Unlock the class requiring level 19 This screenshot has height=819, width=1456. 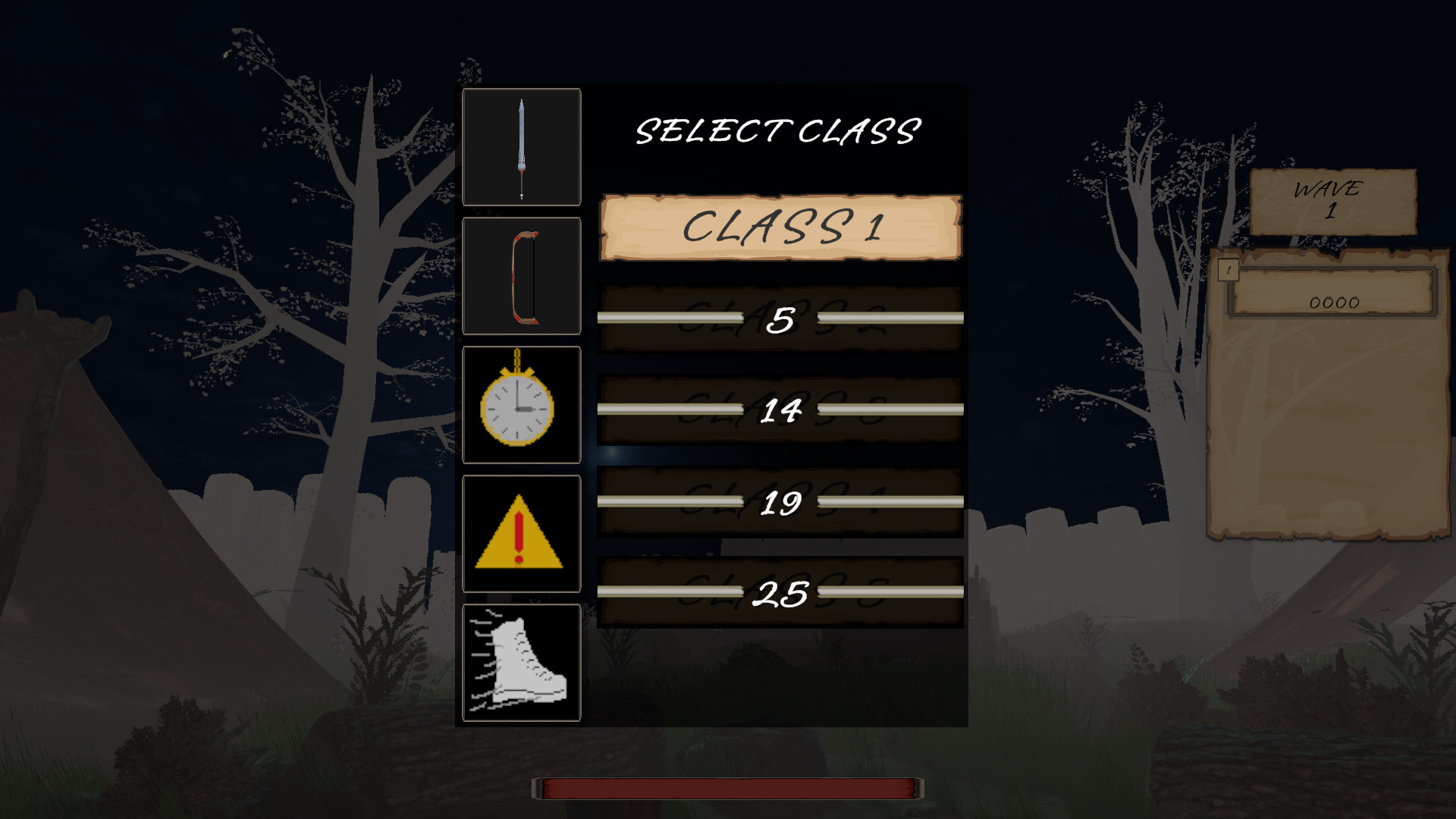(781, 502)
